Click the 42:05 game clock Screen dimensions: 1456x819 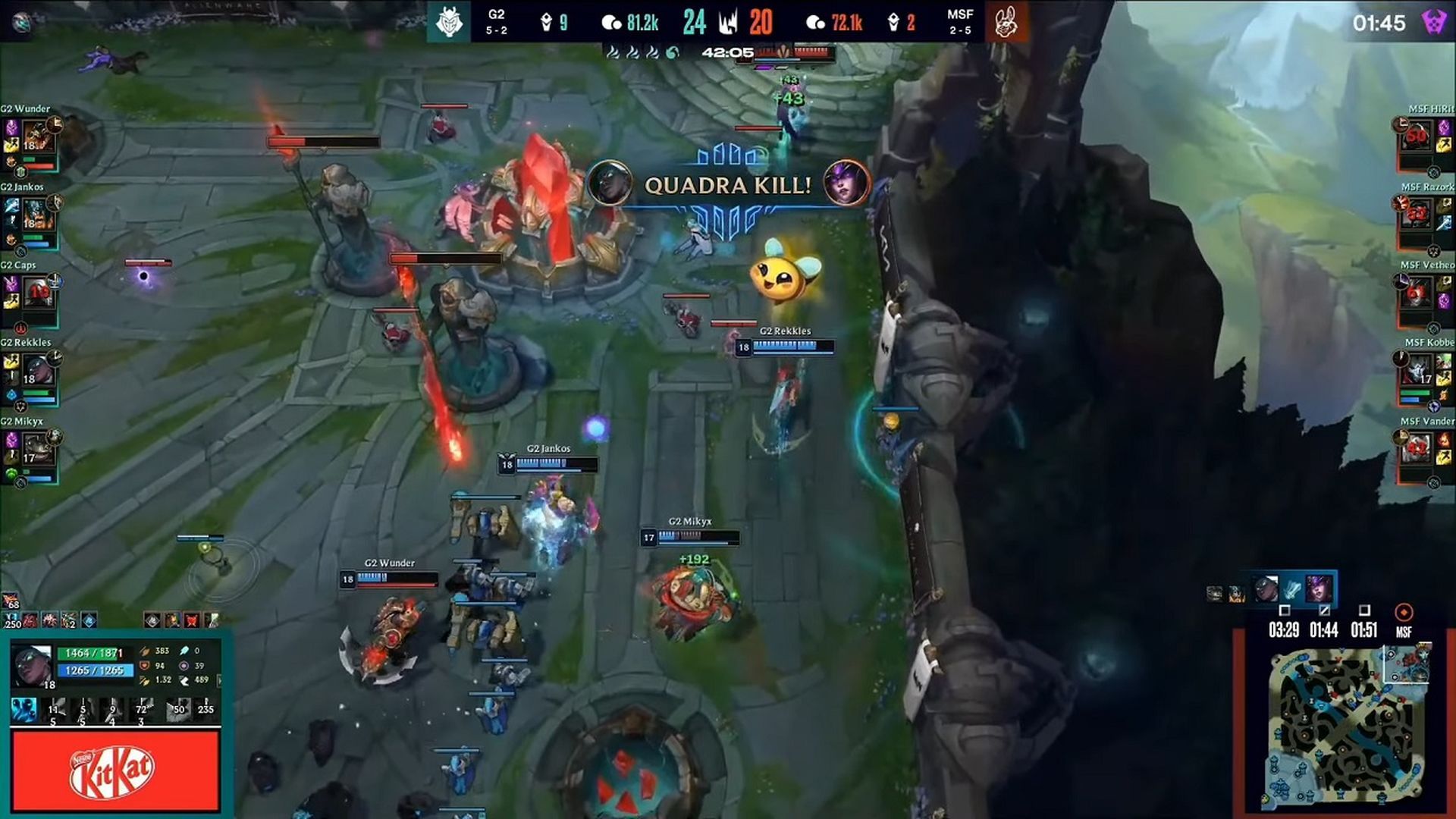729,52
